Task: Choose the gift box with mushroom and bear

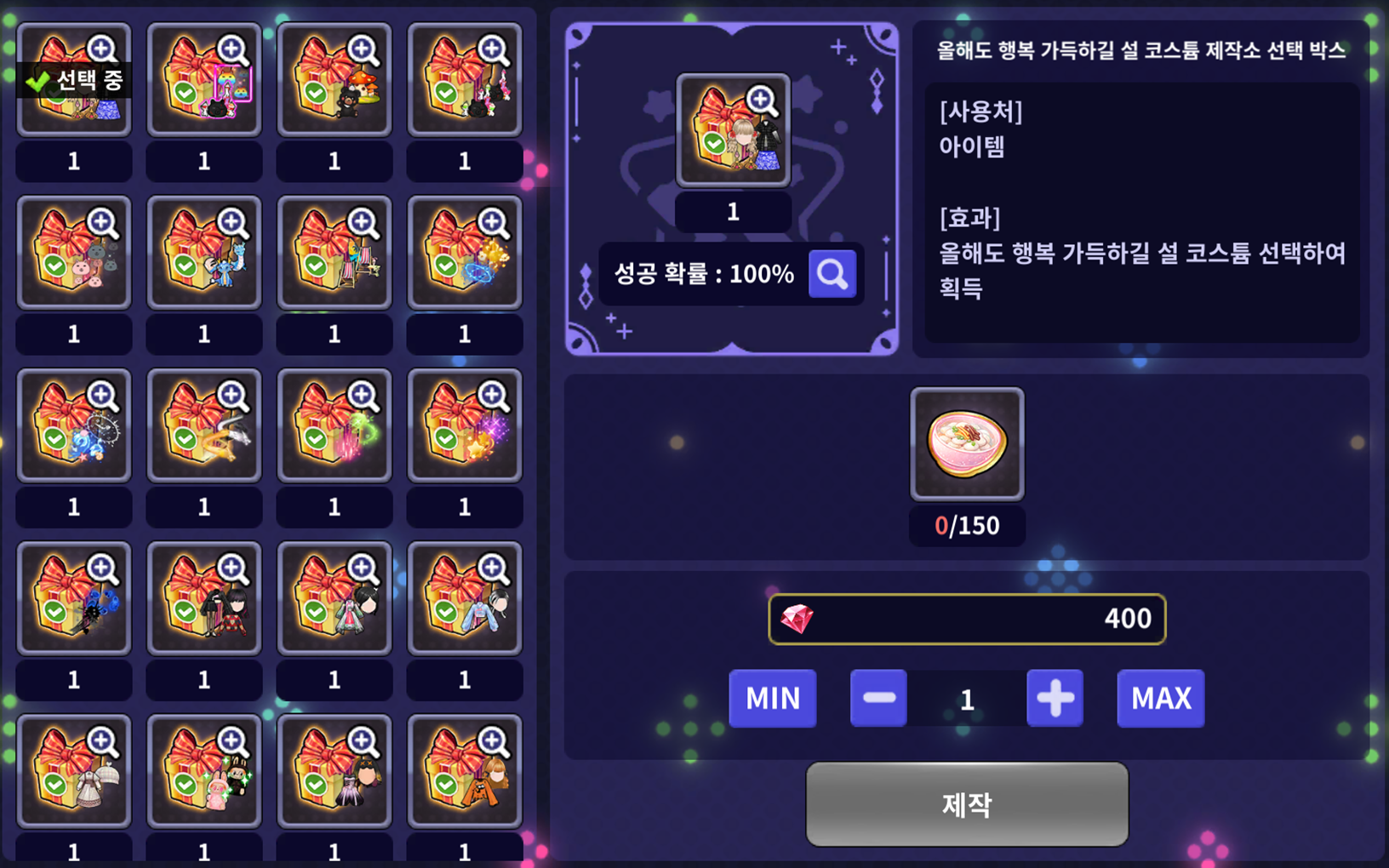Action: point(334,80)
